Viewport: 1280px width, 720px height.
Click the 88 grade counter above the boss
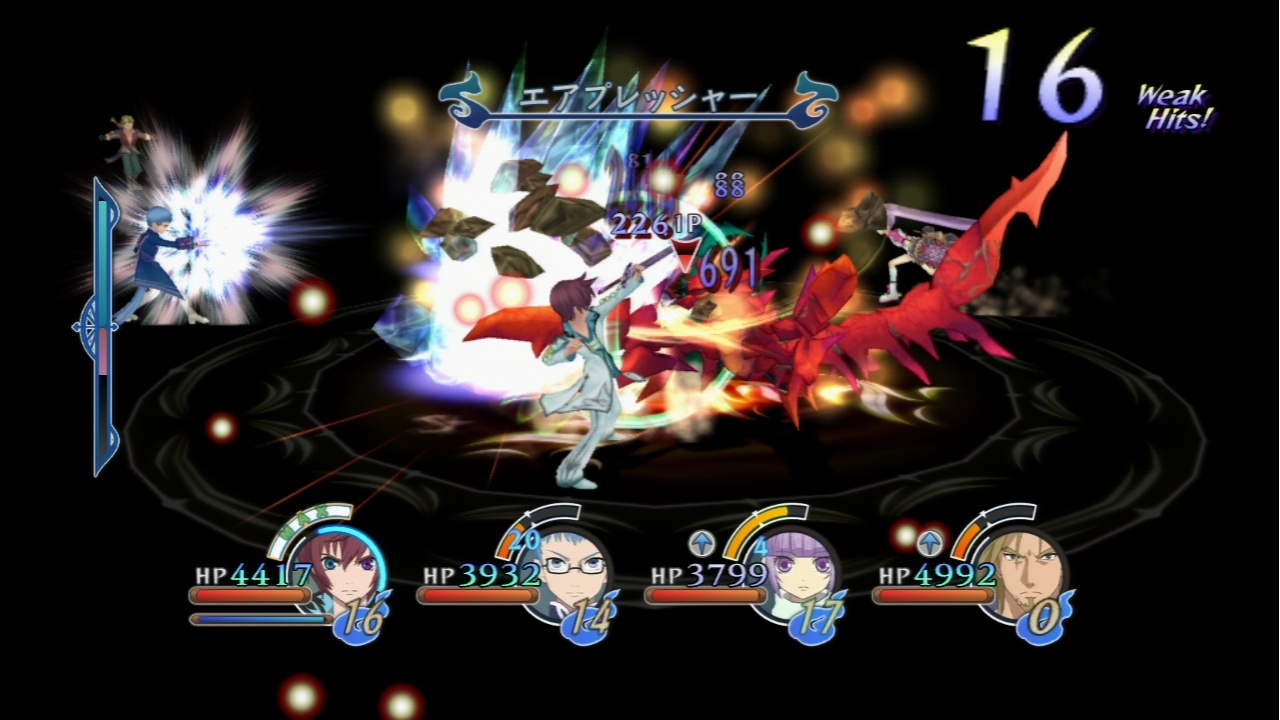pyautogui.click(x=731, y=186)
